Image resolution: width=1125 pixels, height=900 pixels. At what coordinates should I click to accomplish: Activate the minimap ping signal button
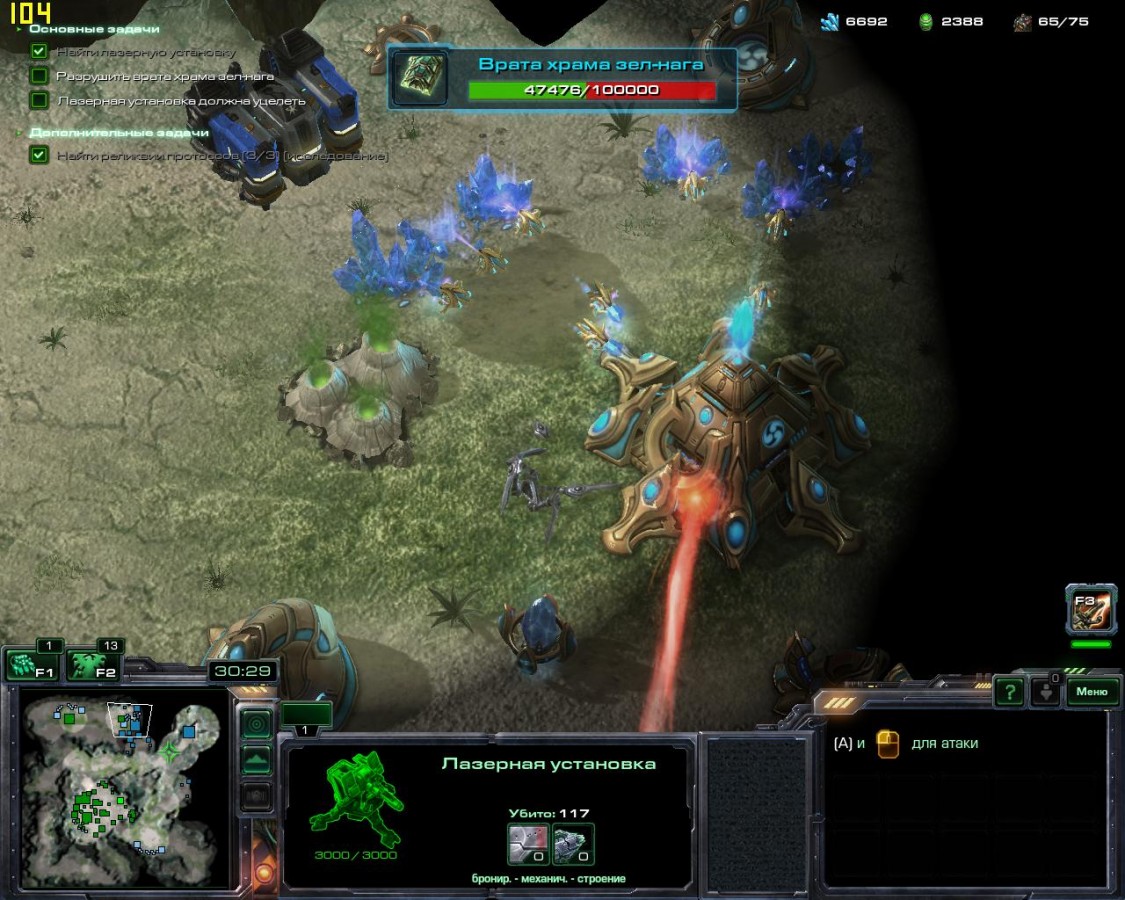click(257, 723)
